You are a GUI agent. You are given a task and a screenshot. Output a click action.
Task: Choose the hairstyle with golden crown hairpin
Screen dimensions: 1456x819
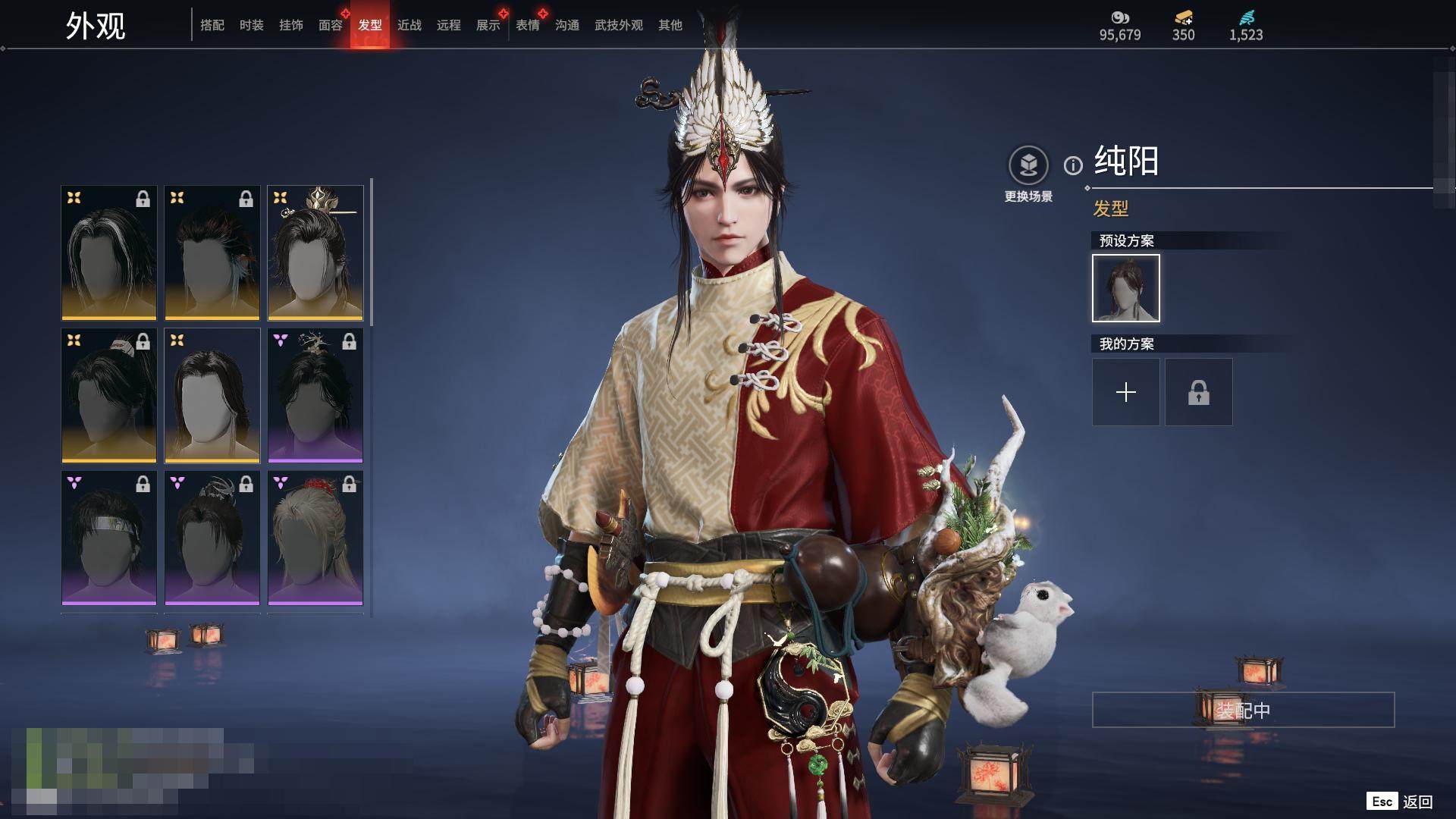coord(315,253)
